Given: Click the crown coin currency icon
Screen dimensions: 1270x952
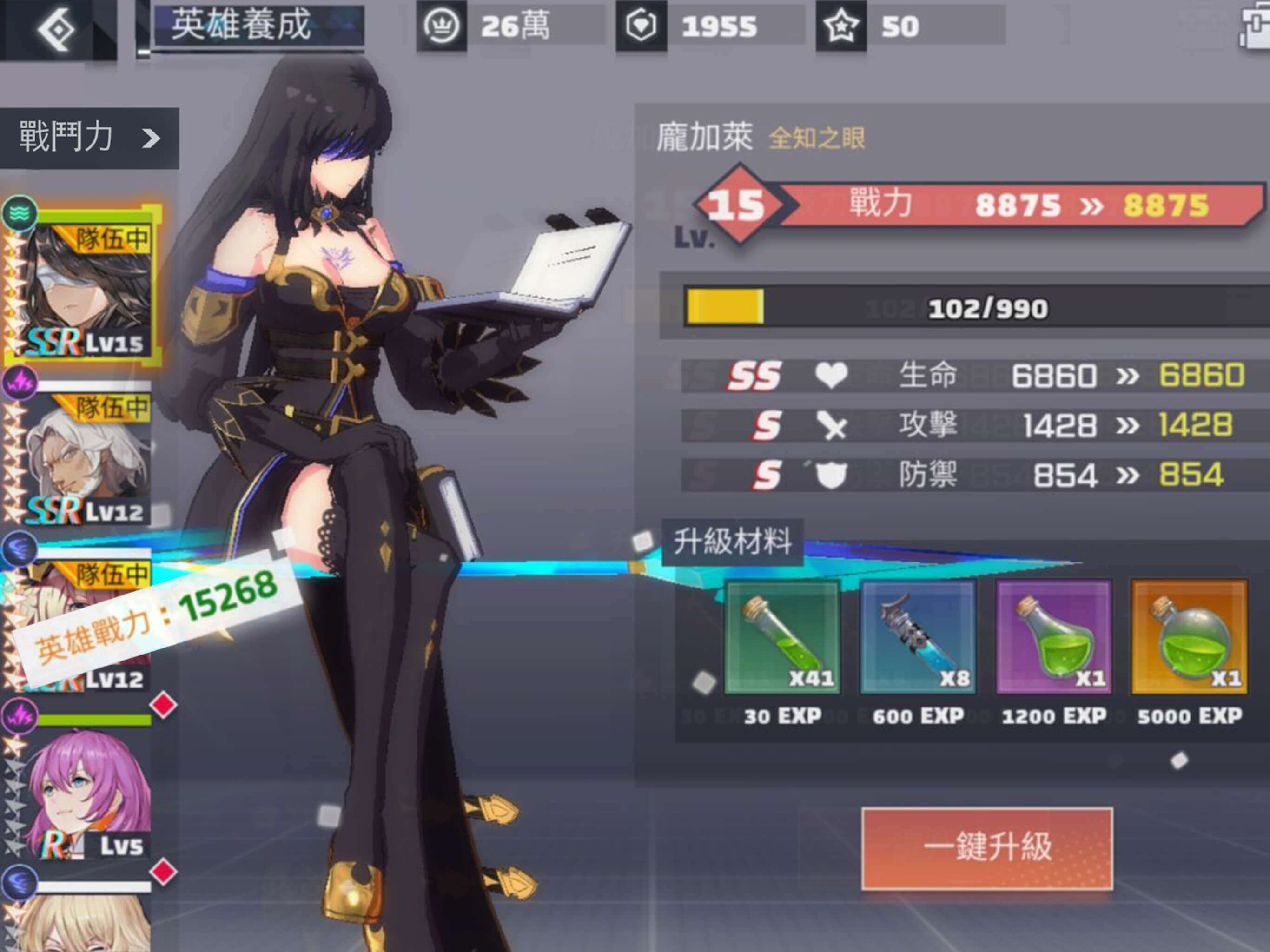Looking at the screenshot, I should coord(441,26).
